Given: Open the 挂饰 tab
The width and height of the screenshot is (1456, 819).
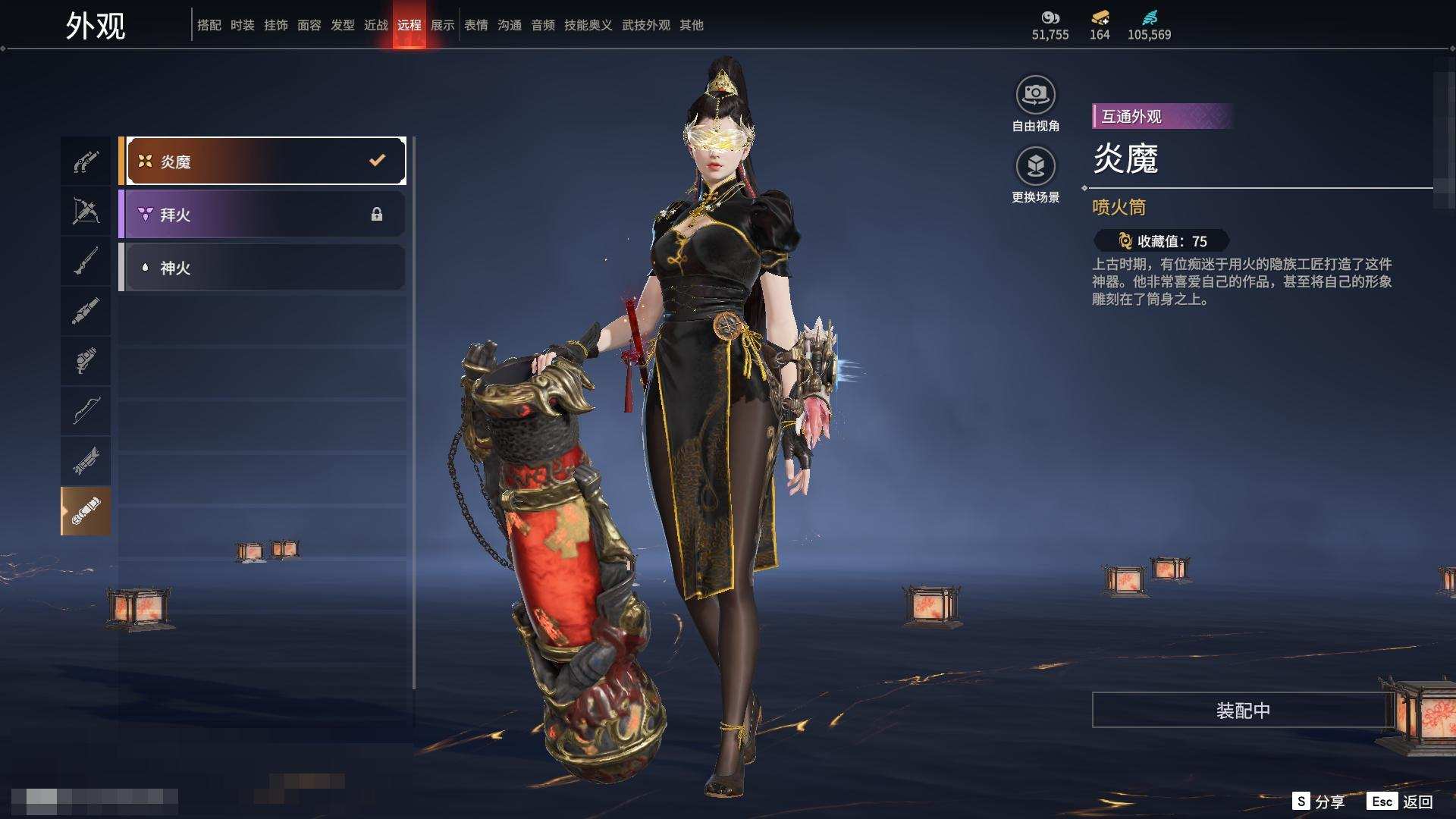Looking at the screenshot, I should (276, 25).
